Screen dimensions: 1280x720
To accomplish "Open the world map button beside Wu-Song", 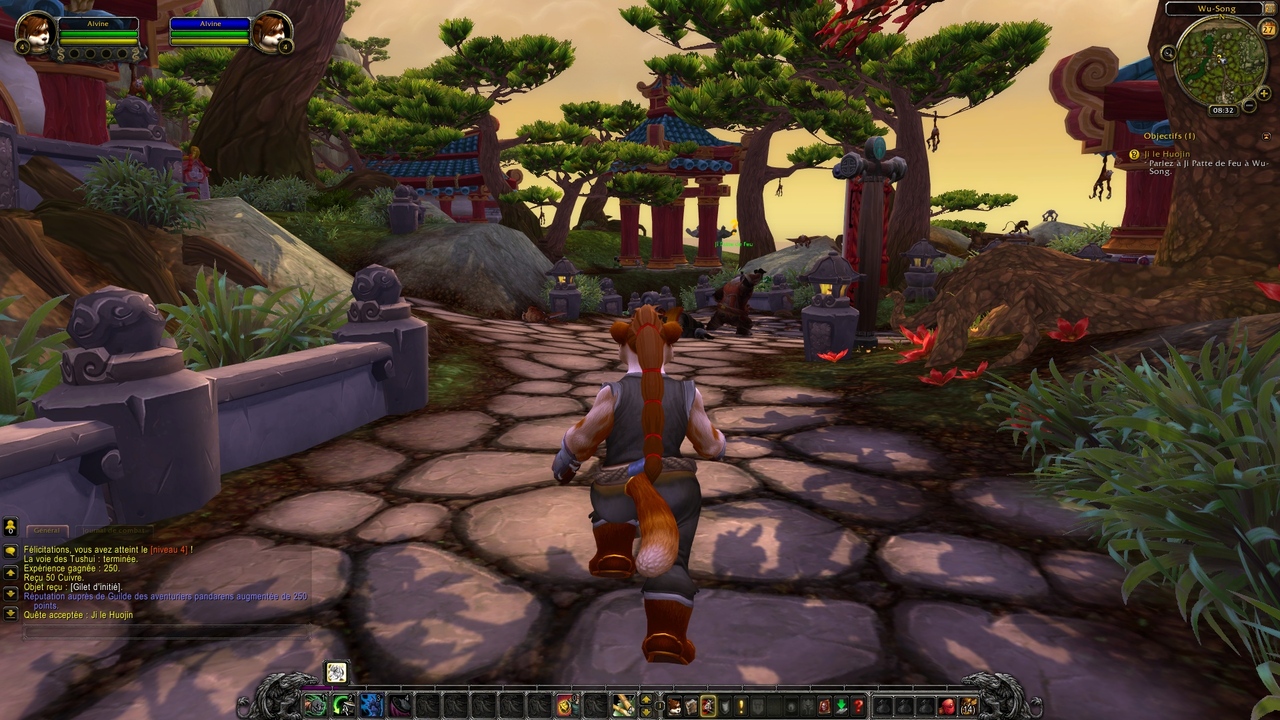I will tap(1268, 9).
